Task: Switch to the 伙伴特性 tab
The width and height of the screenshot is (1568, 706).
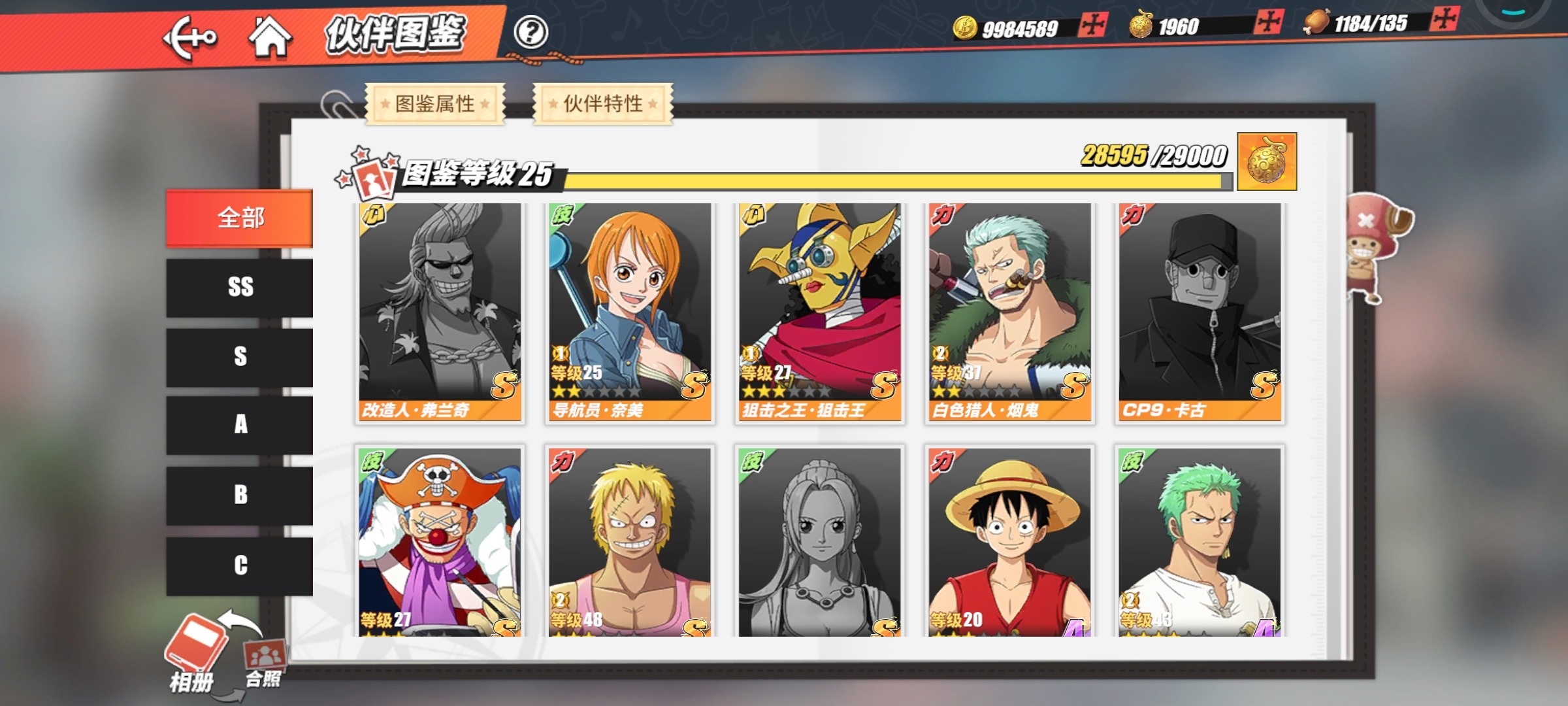Action: coord(603,103)
